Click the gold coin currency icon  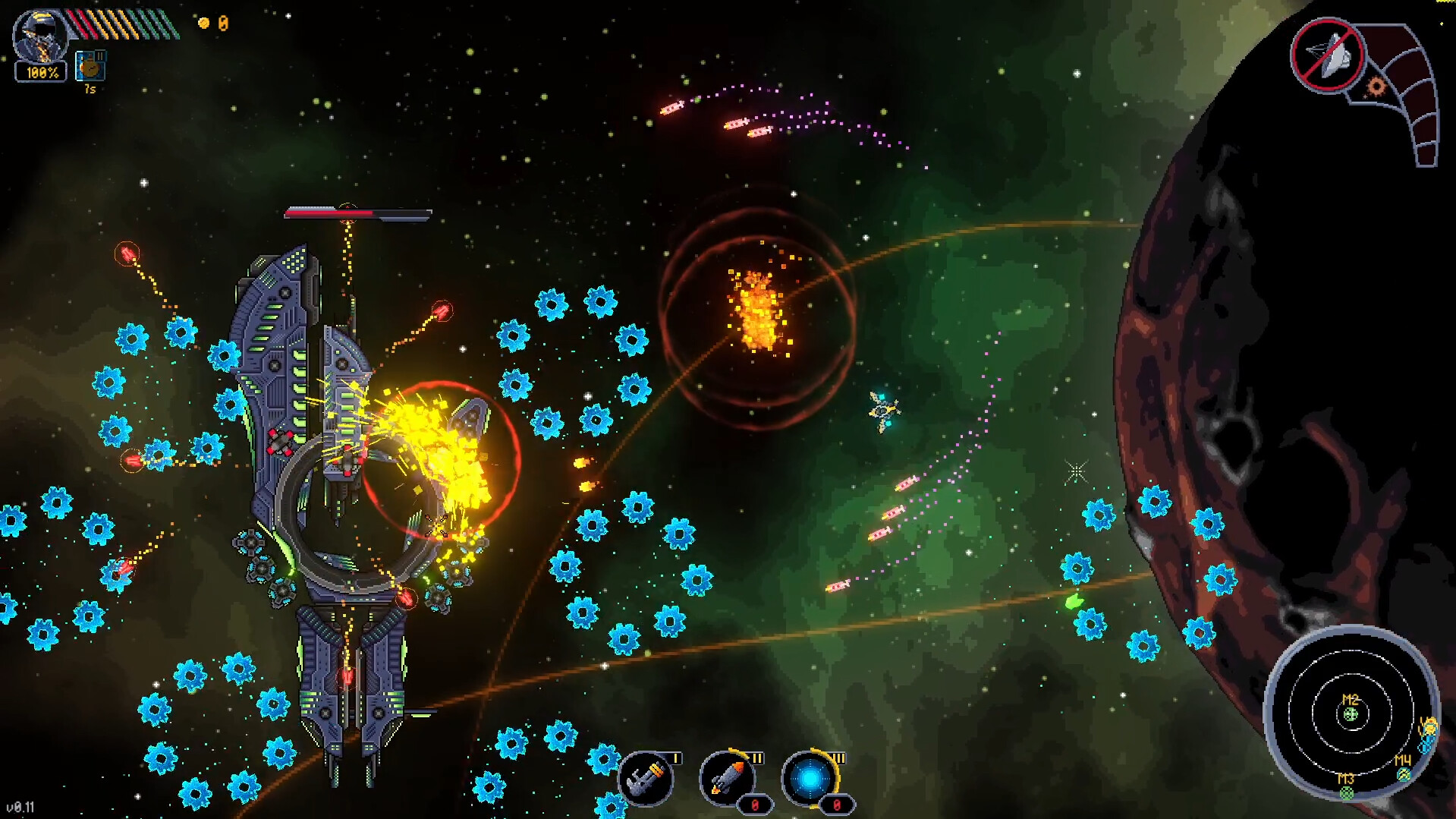(x=203, y=24)
